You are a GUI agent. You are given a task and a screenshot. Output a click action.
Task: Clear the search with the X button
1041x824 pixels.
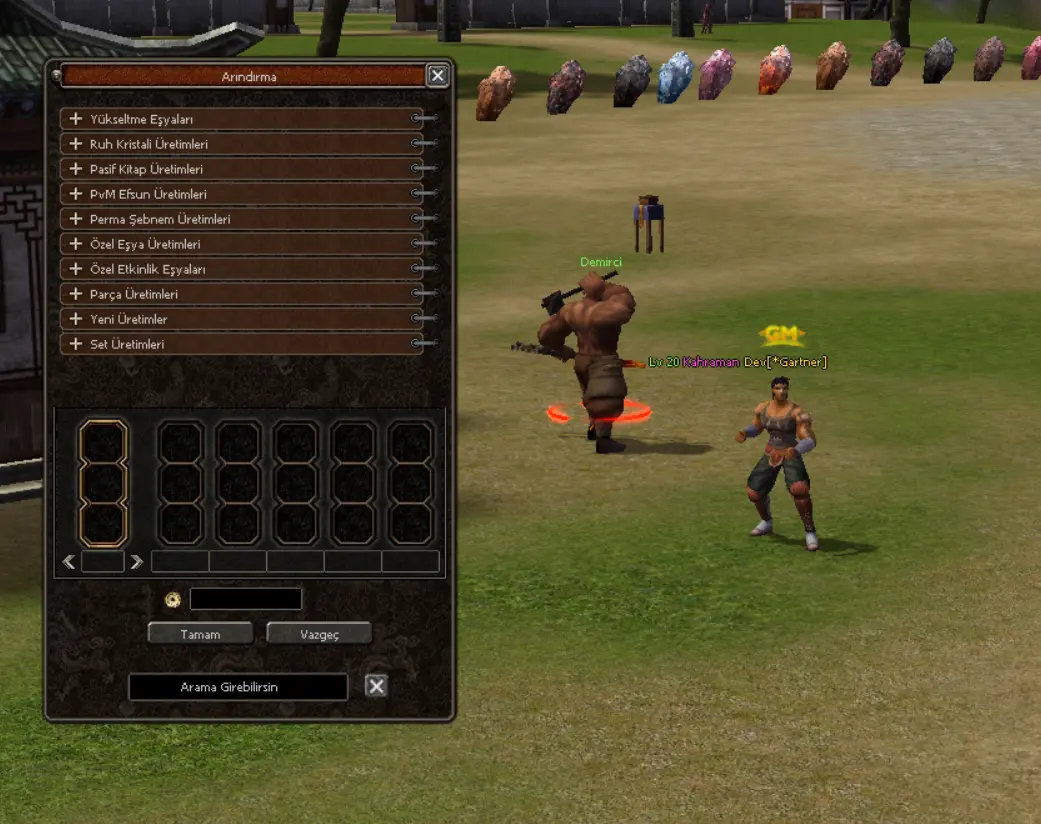coord(376,686)
